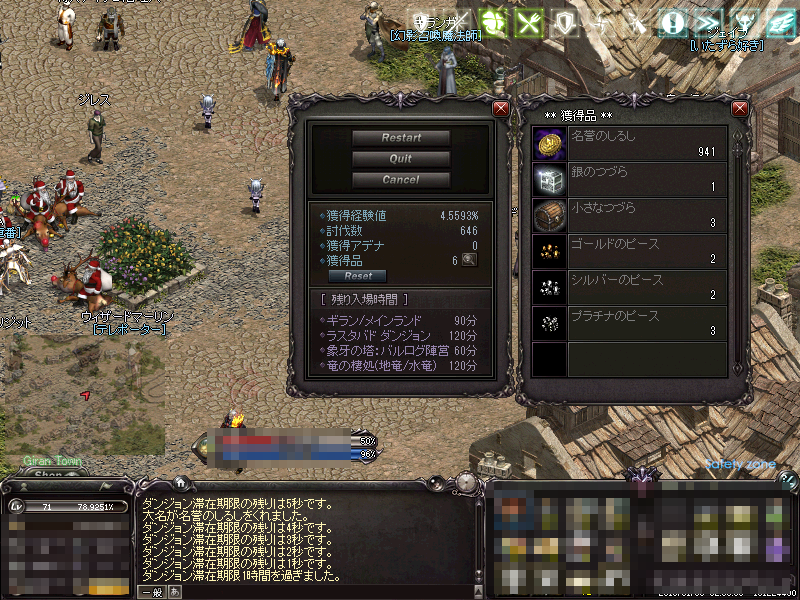Click the green four-leaf clover buff icon
Image resolution: width=800 pixels, height=600 pixels.
click(492, 22)
